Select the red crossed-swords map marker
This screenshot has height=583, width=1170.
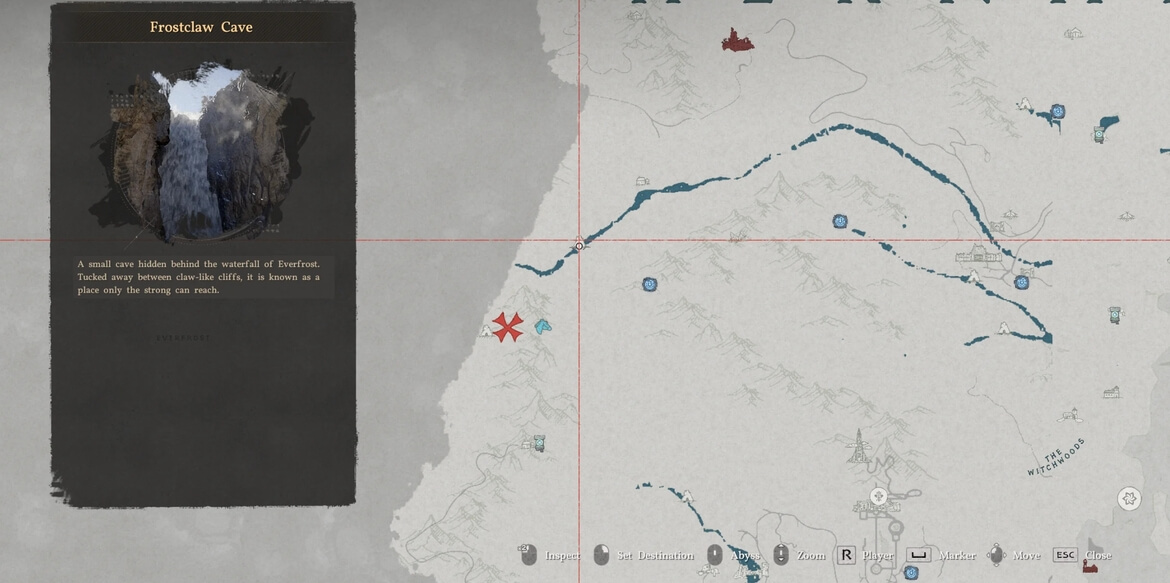point(508,326)
